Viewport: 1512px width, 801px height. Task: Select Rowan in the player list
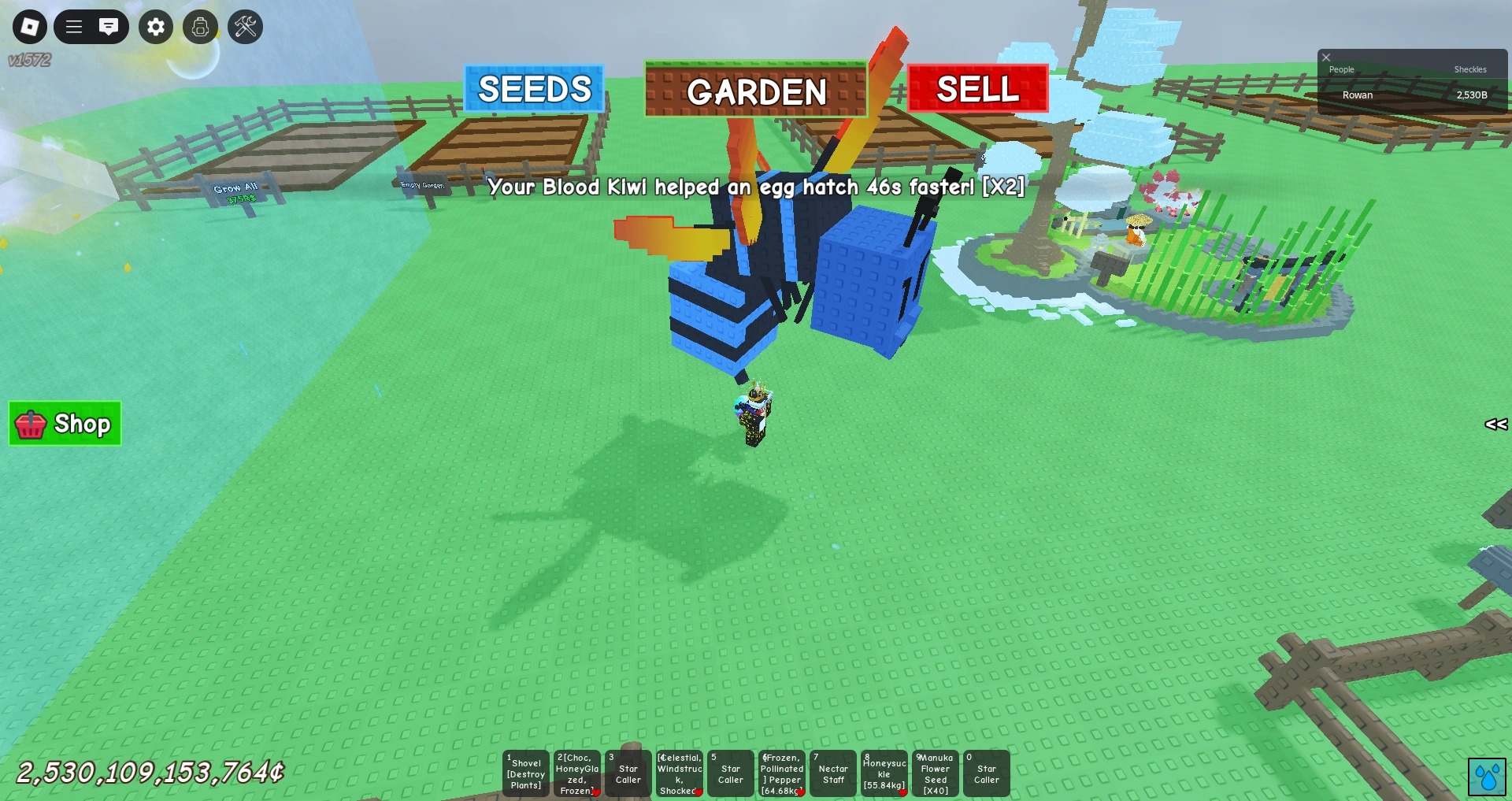[1357, 95]
